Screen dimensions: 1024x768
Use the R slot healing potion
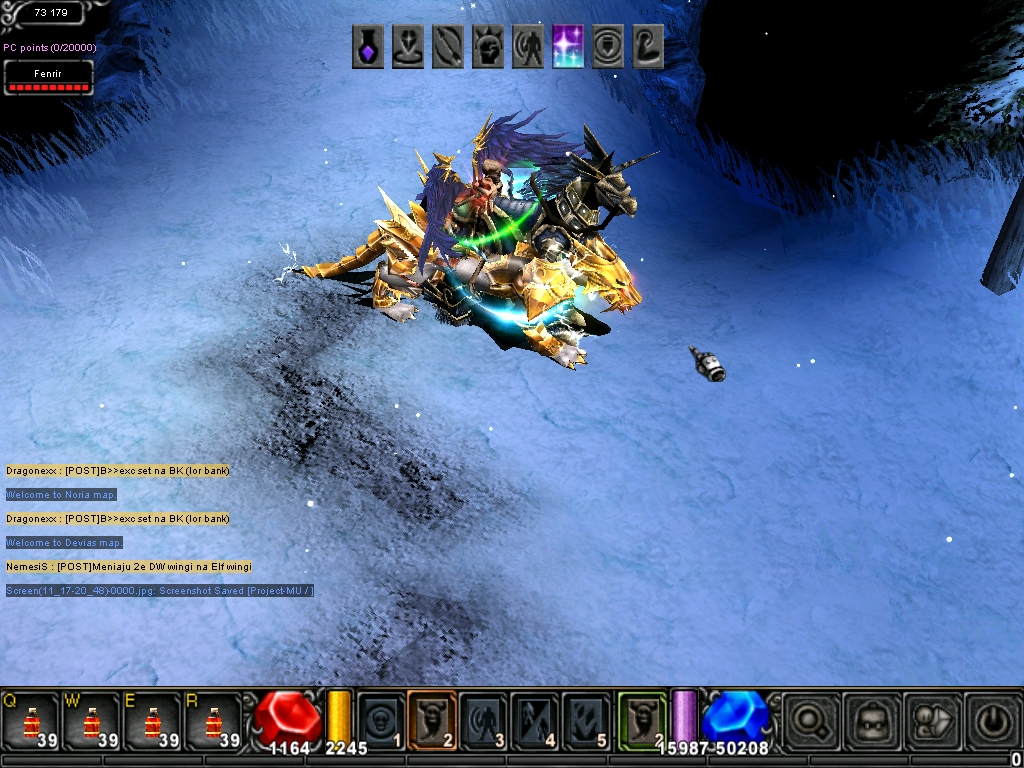(x=213, y=720)
